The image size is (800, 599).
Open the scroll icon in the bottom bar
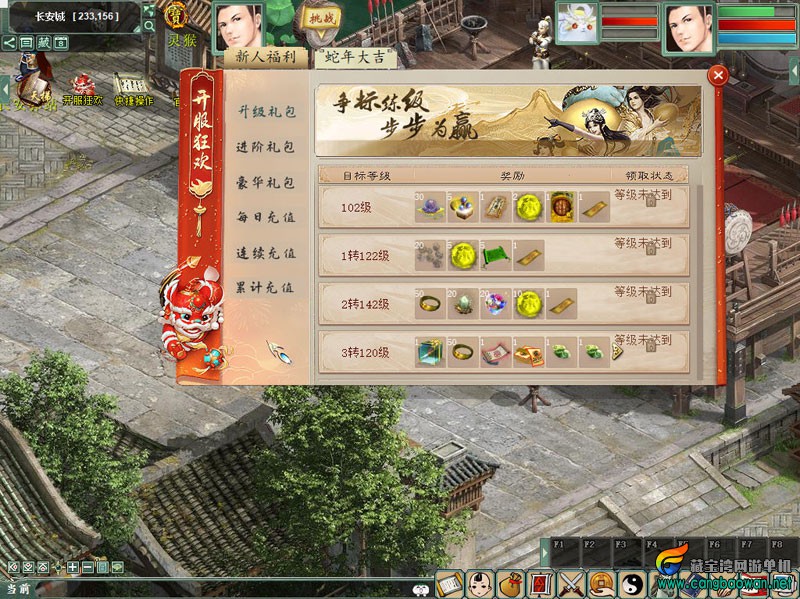coord(450,582)
